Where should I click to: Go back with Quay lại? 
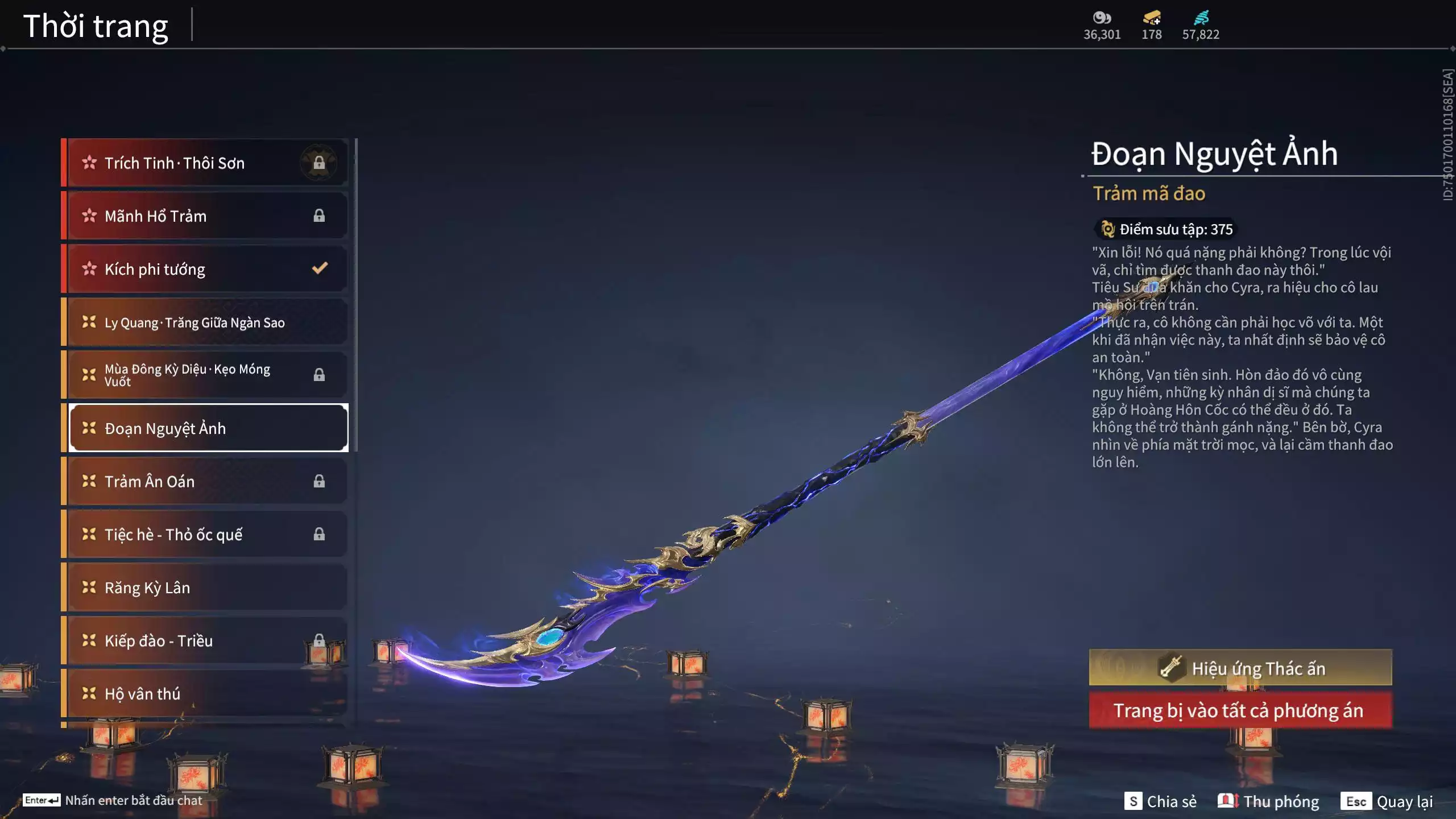(x=1387, y=801)
